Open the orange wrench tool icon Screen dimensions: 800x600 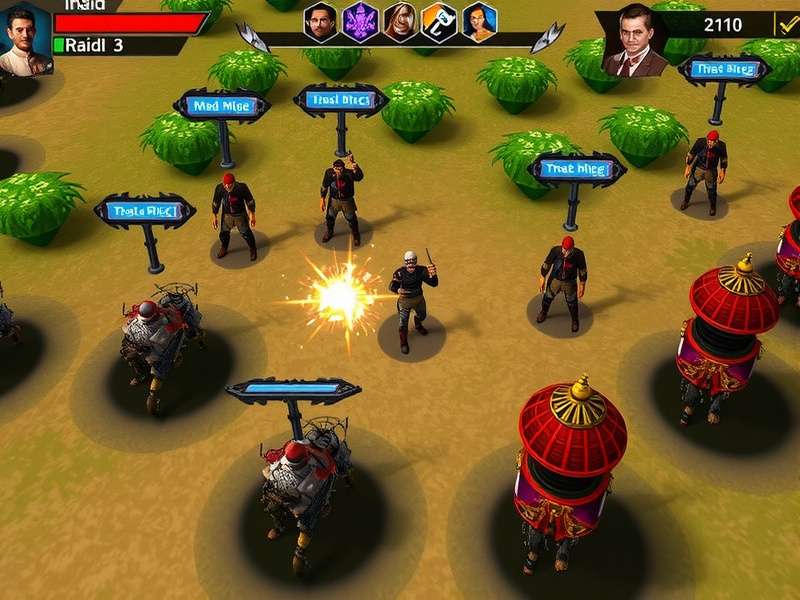click(x=439, y=20)
